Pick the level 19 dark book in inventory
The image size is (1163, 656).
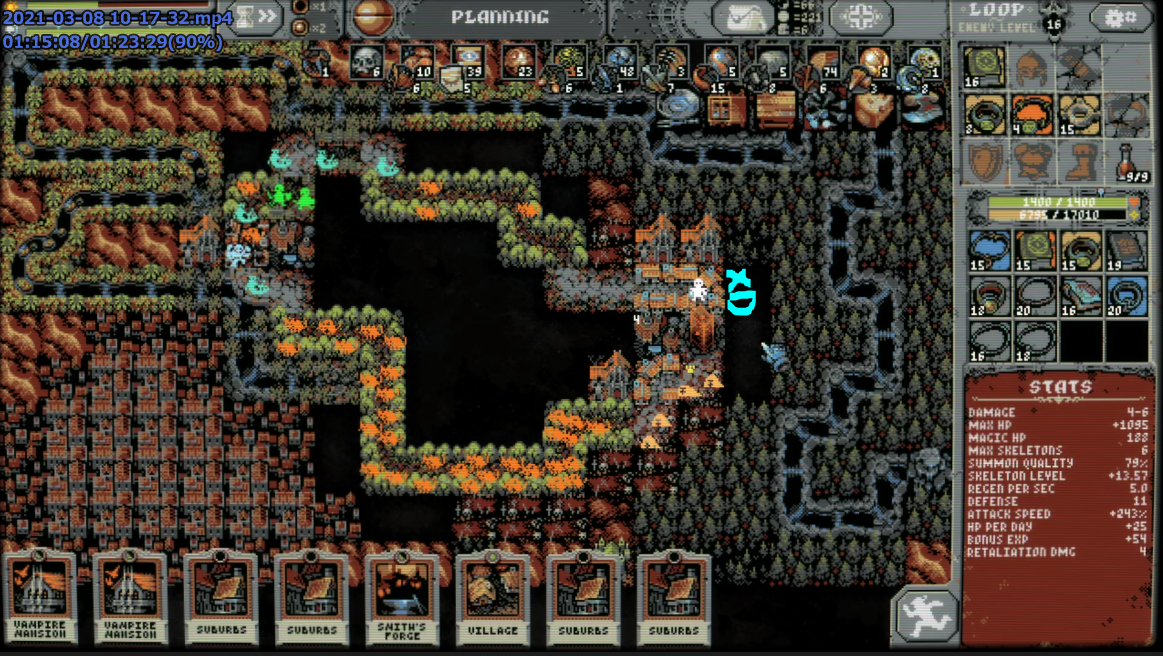[1128, 251]
